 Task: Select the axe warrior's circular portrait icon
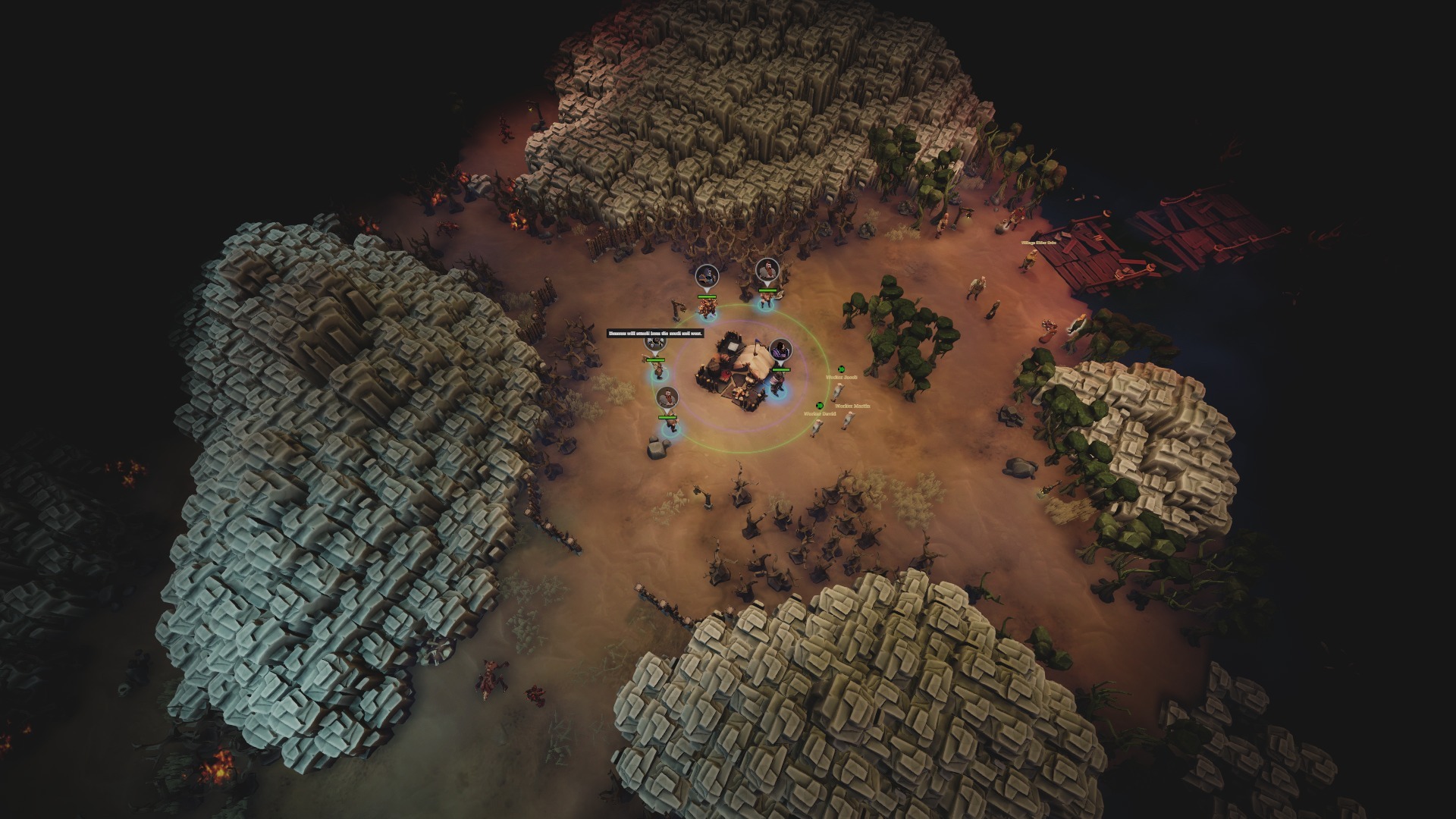[708, 276]
